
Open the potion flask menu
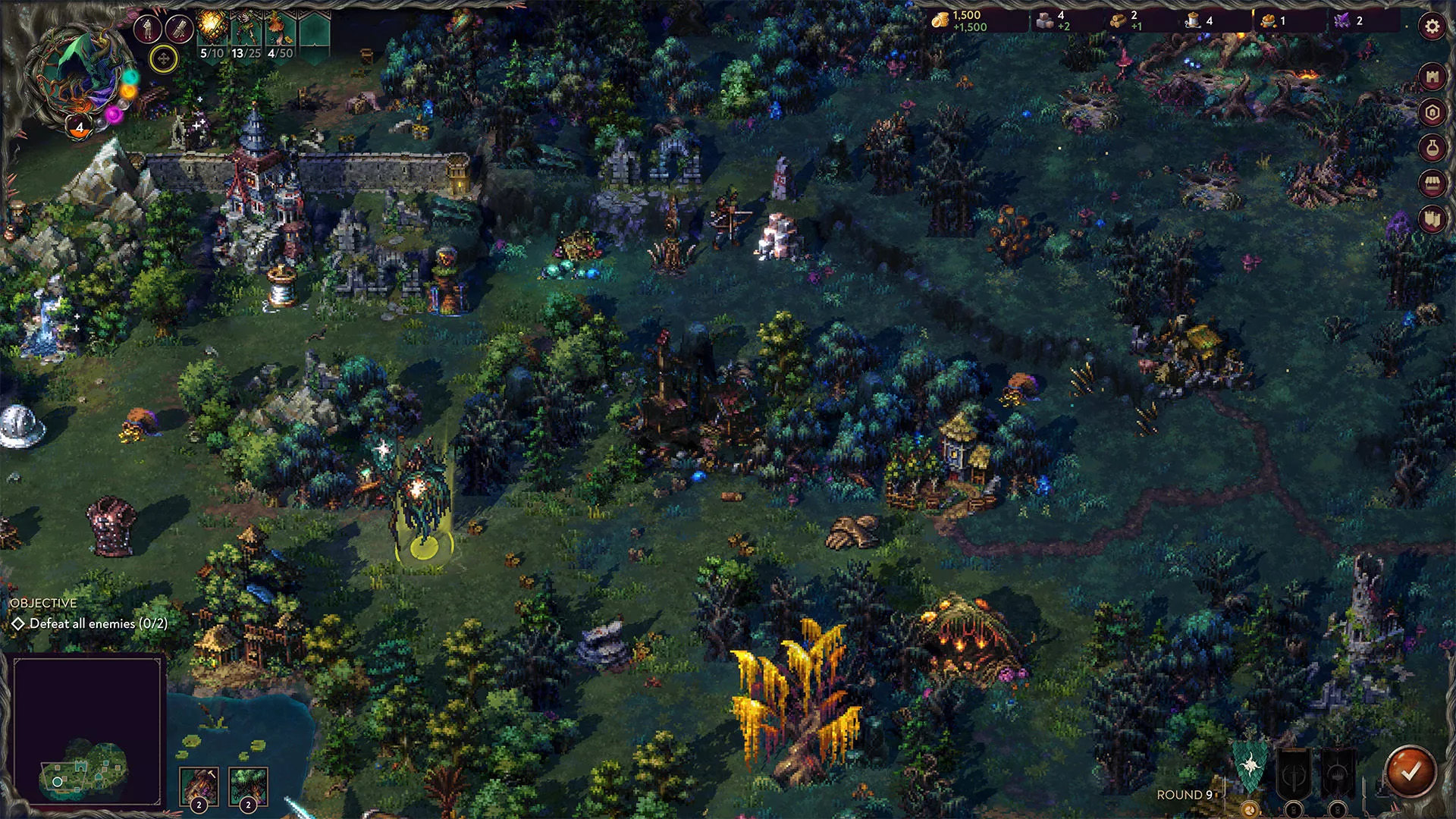pyautogui.click(x=1432, y=148)
